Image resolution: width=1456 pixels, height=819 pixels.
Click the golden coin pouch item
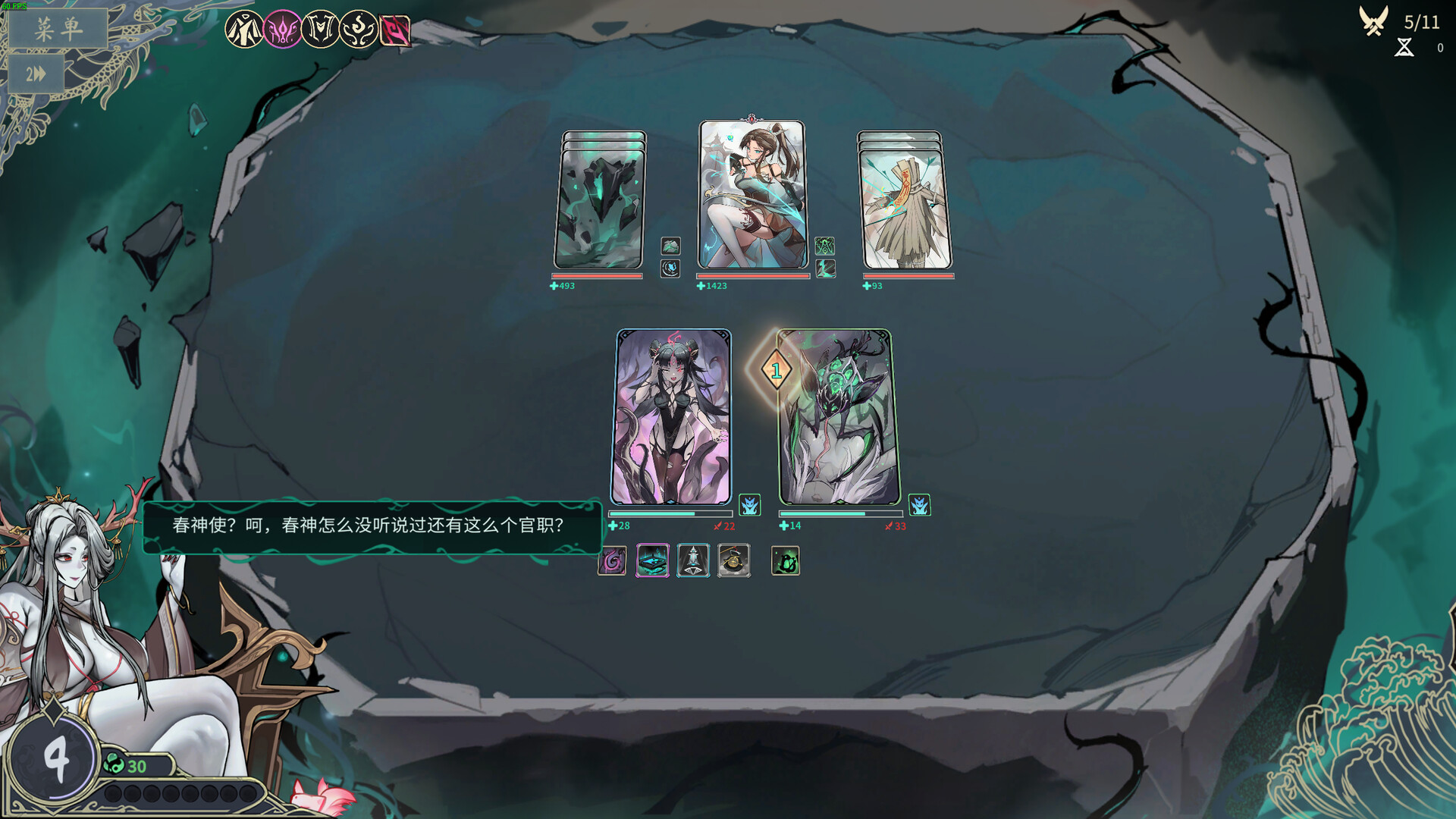click(733, 562)
